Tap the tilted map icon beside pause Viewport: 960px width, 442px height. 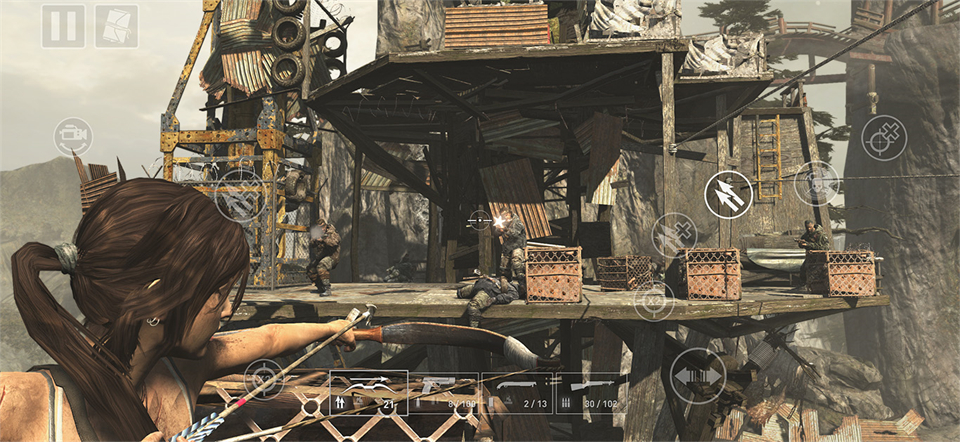pyautogui.click(x=116, y=26)
